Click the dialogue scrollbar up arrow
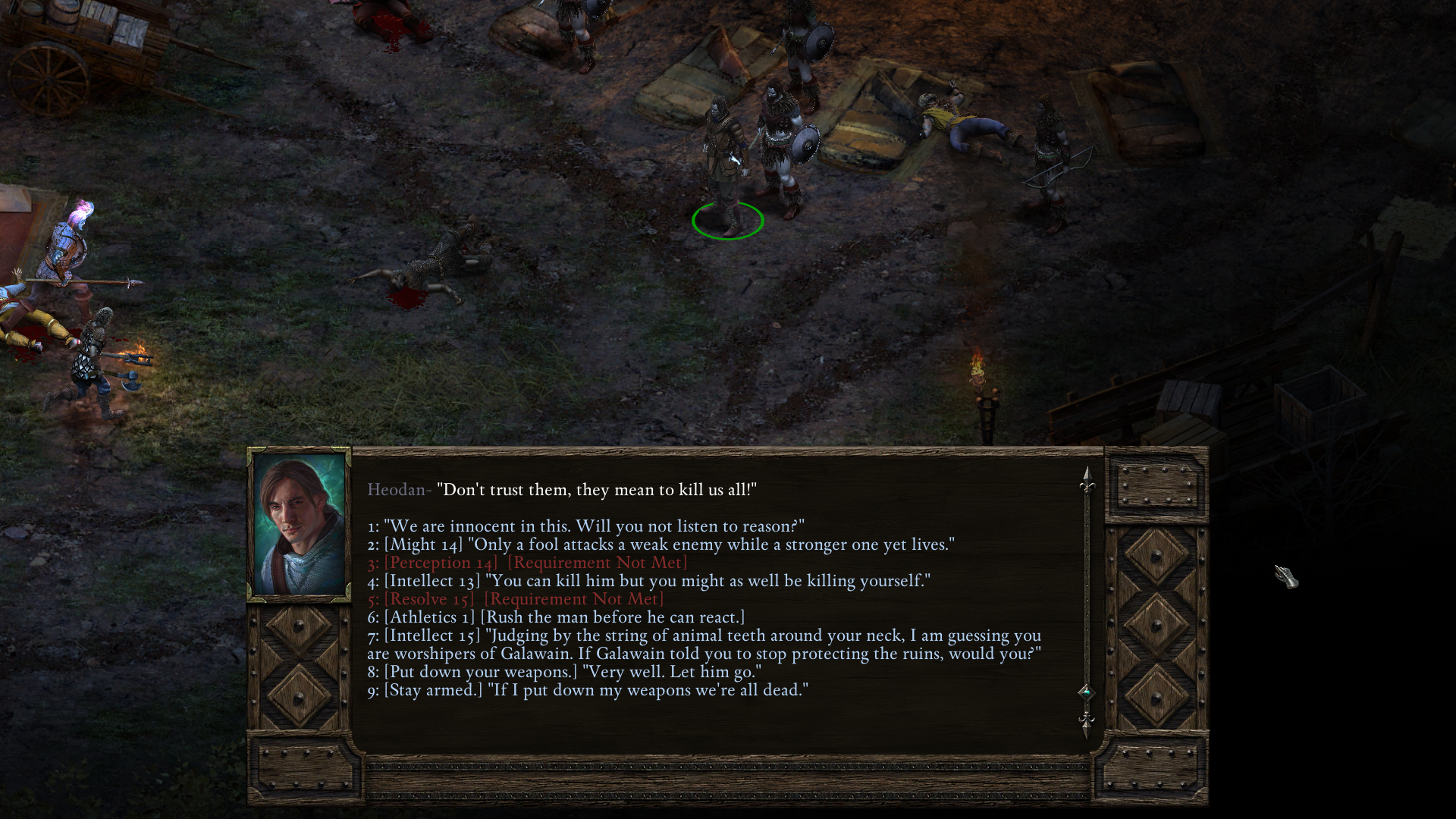 click(1087, 480)
